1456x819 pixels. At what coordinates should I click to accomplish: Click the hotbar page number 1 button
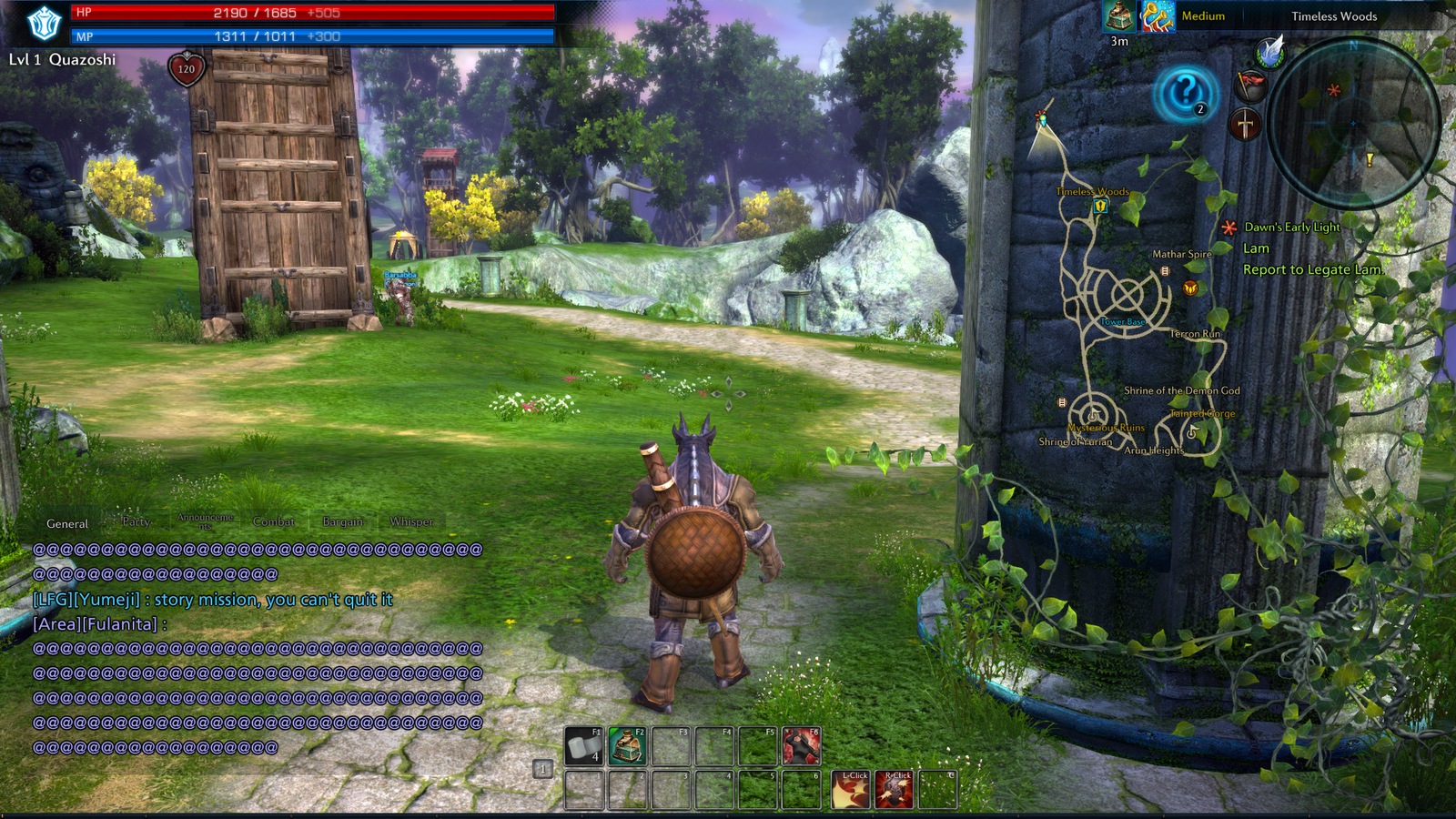pos(542,769)
